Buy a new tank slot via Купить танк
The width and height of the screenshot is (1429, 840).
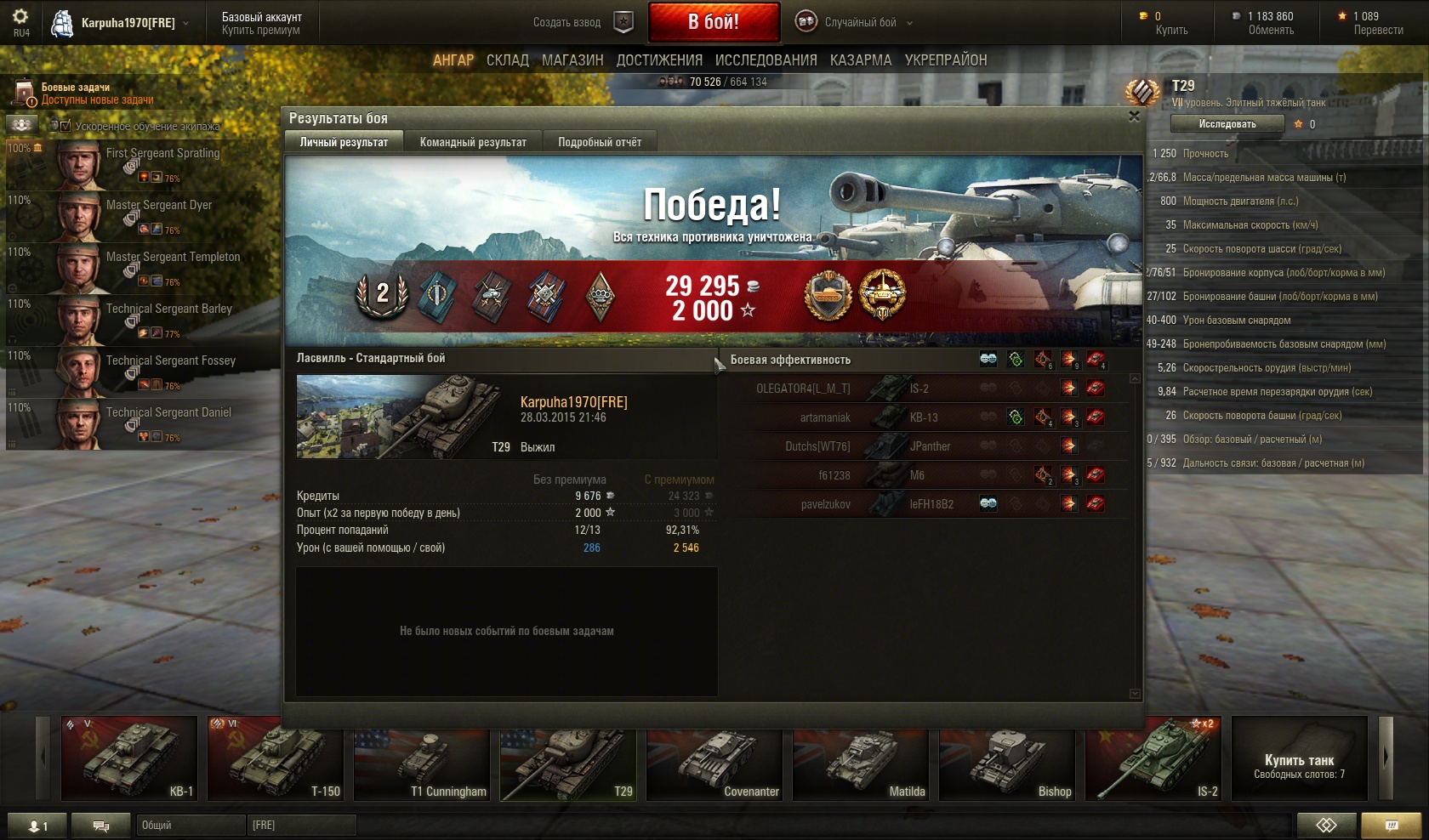[x=1299, y=758]
